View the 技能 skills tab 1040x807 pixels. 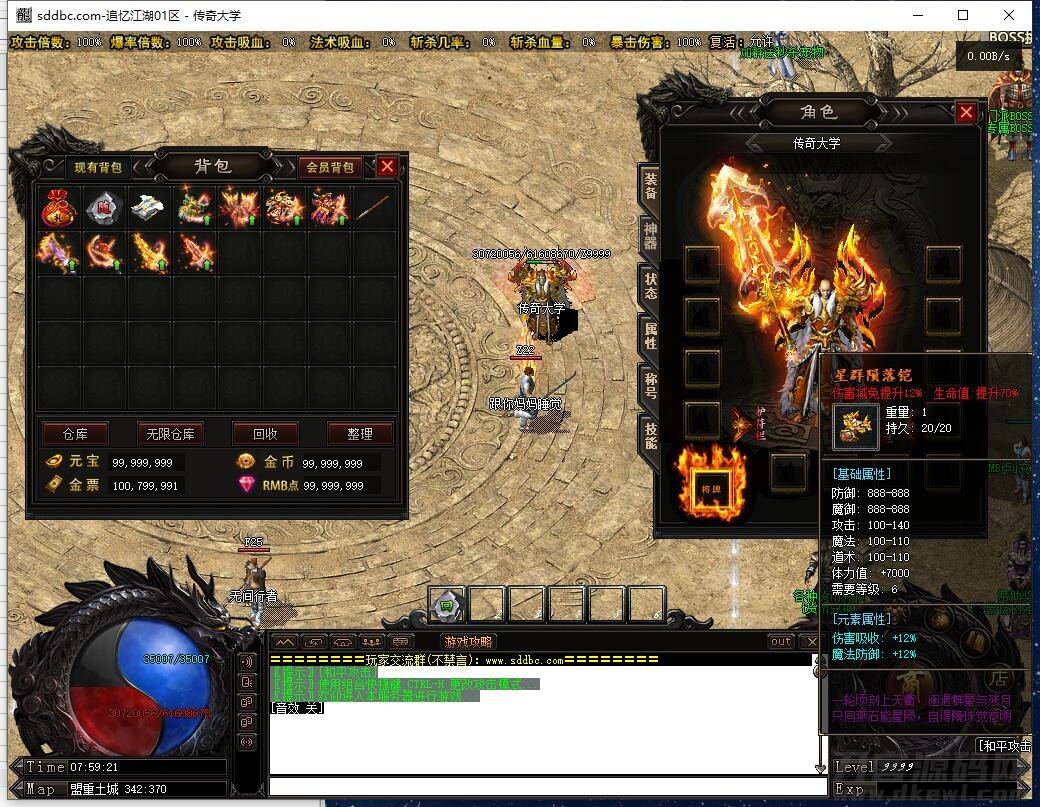click(650, 436)
